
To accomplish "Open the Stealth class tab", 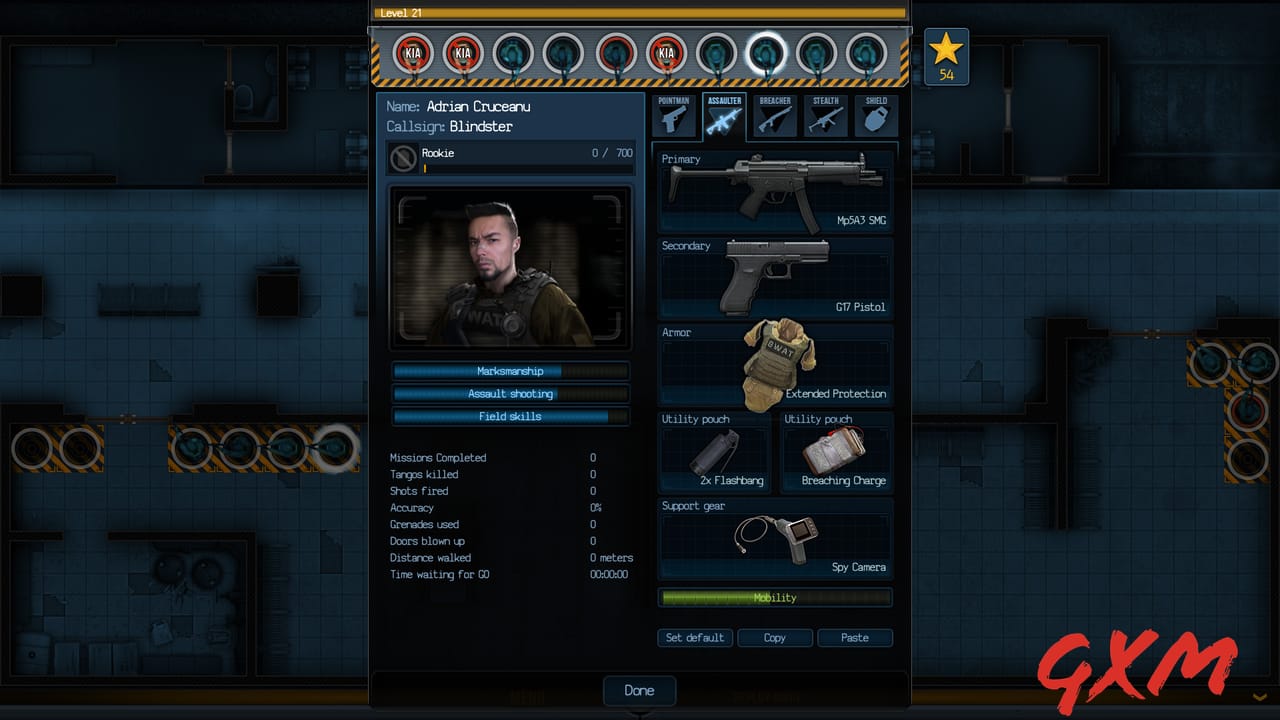I will (x=824, y=117).
